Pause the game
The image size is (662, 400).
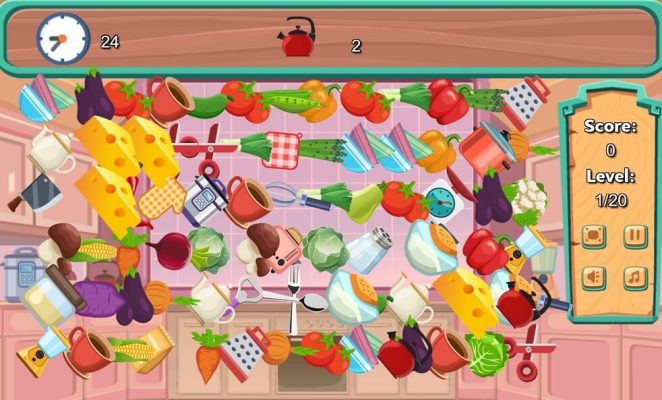[x=635, y=236]
